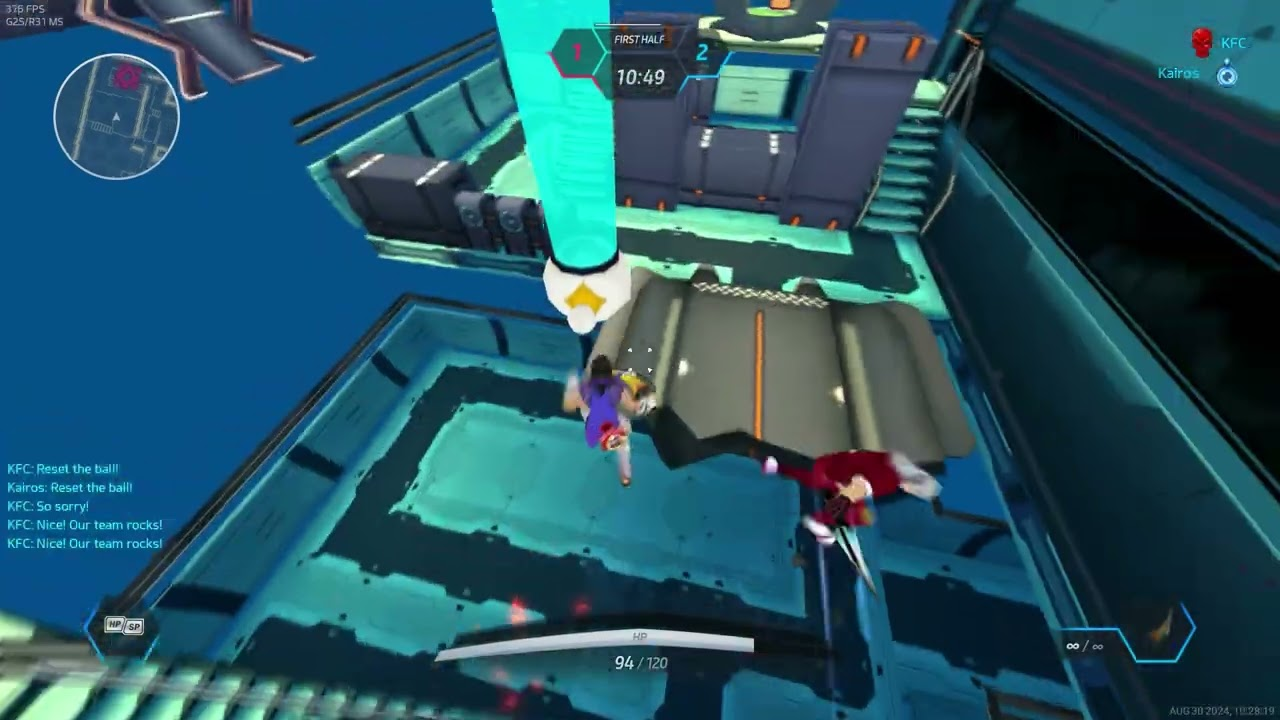Select the HP/SP indicator icon
1280x720 pixels.
(125, 626)
